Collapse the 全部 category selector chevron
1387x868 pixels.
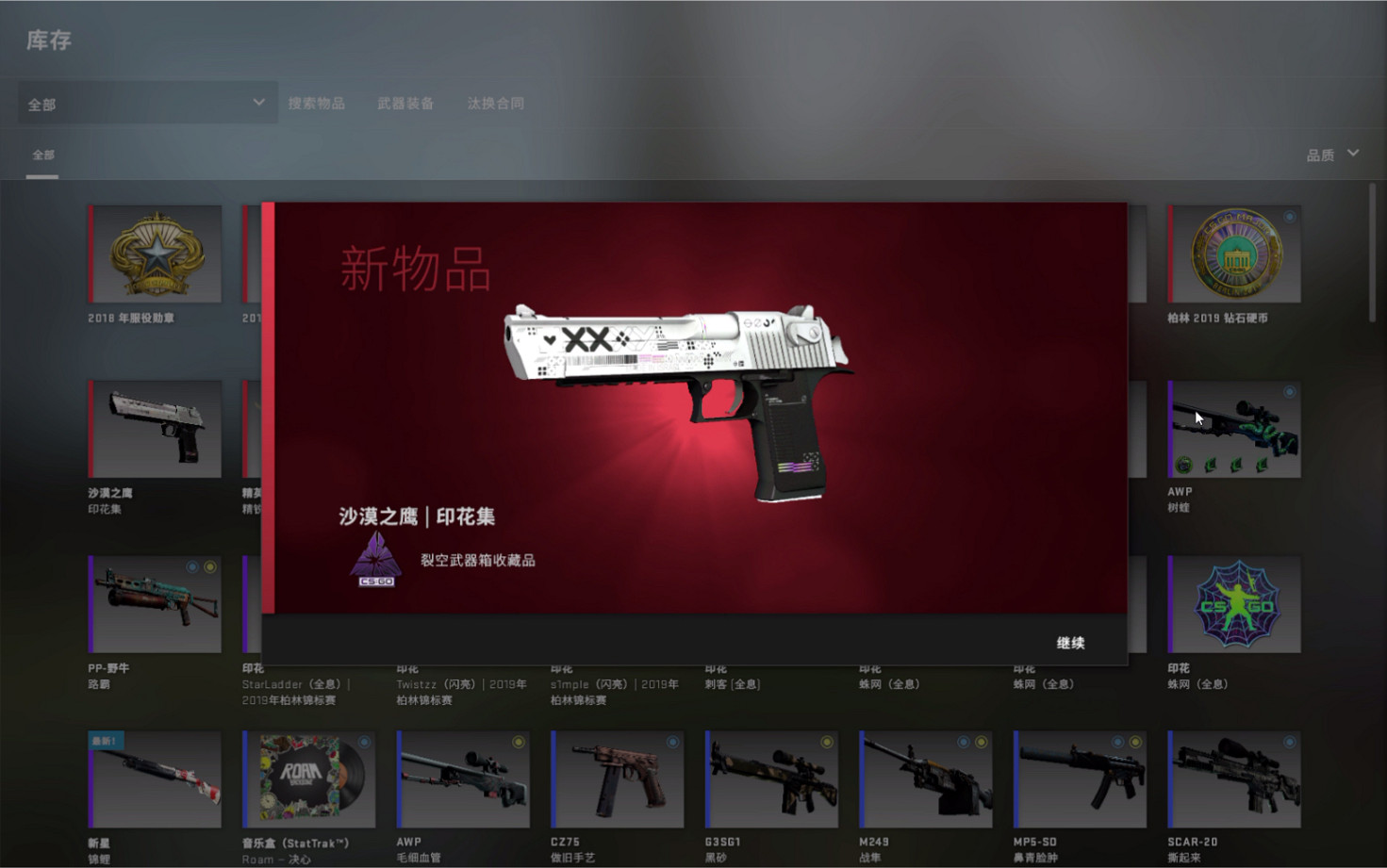coord(258,102)
